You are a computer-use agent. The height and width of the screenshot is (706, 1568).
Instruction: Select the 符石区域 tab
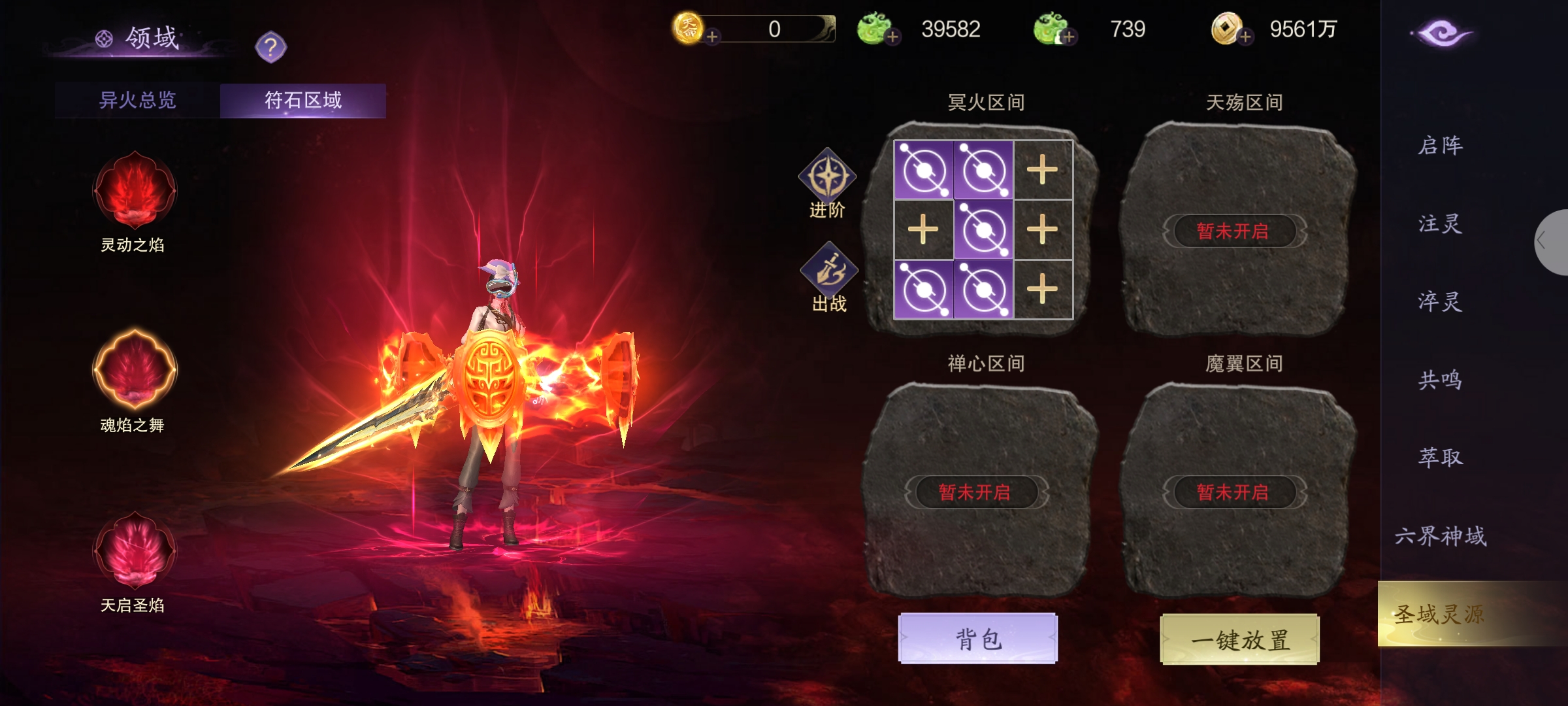pyautogui.click(x=302, y=100)
